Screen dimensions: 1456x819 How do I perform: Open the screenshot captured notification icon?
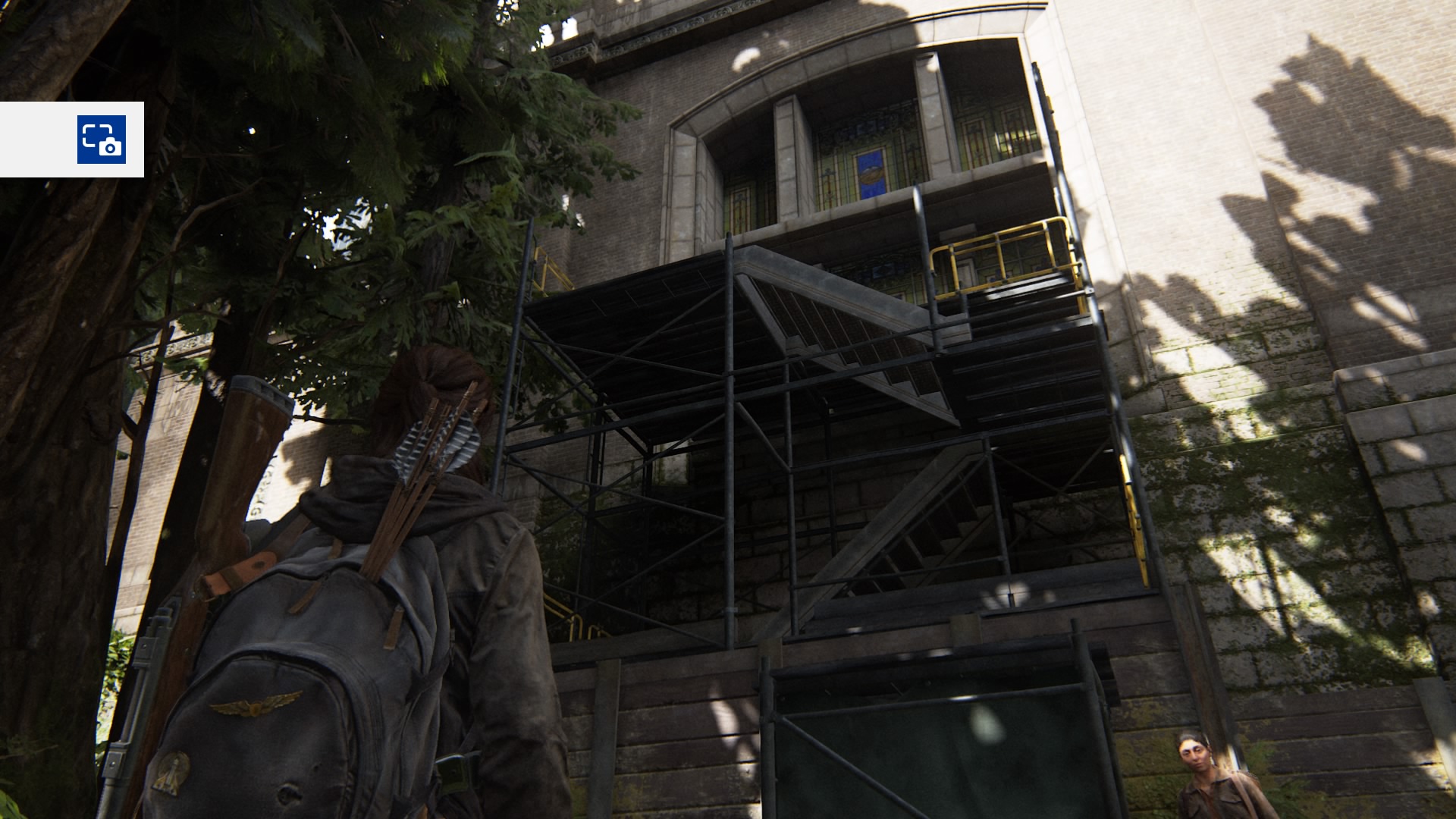[x=101, y=140]
